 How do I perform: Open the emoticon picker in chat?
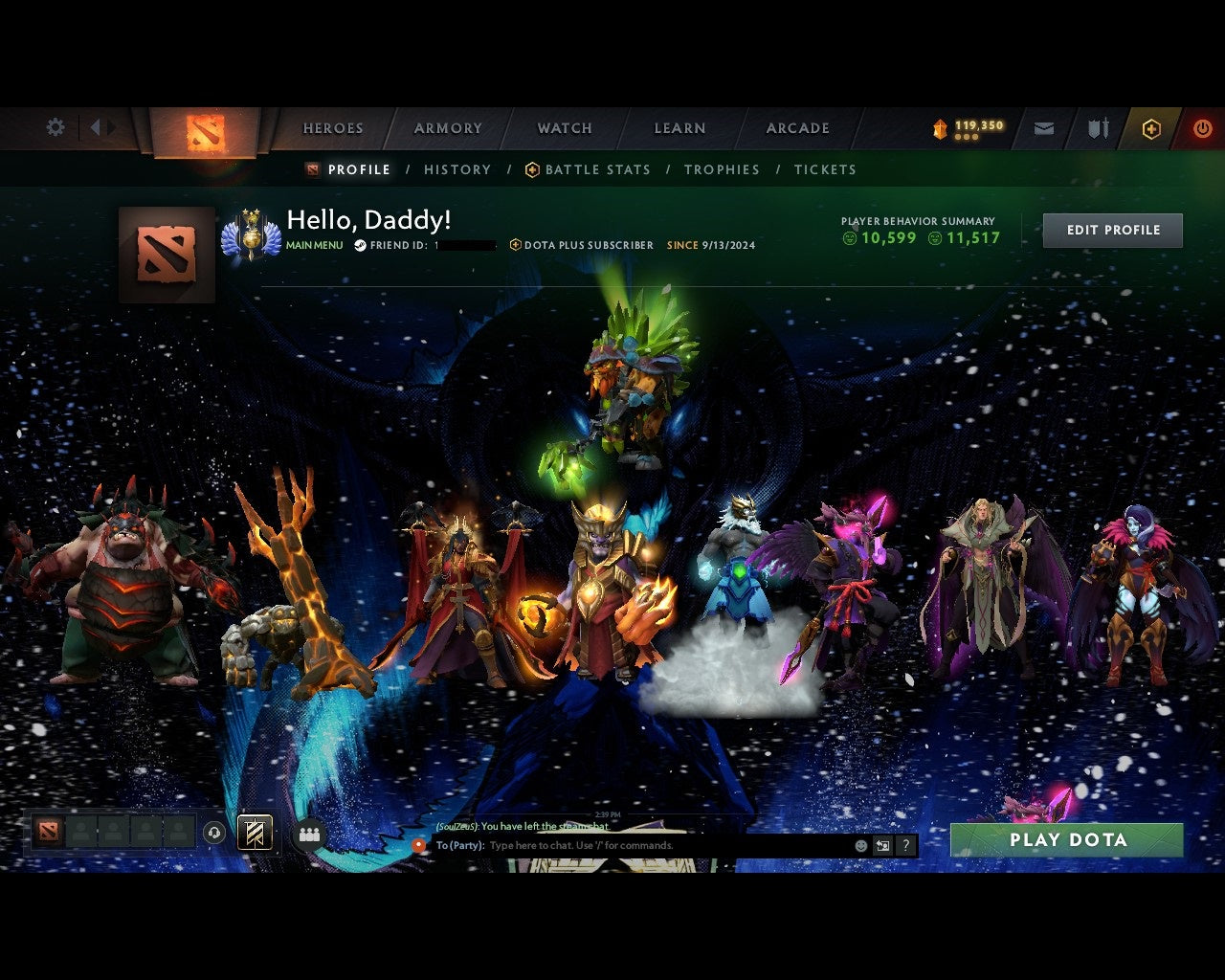859,846
